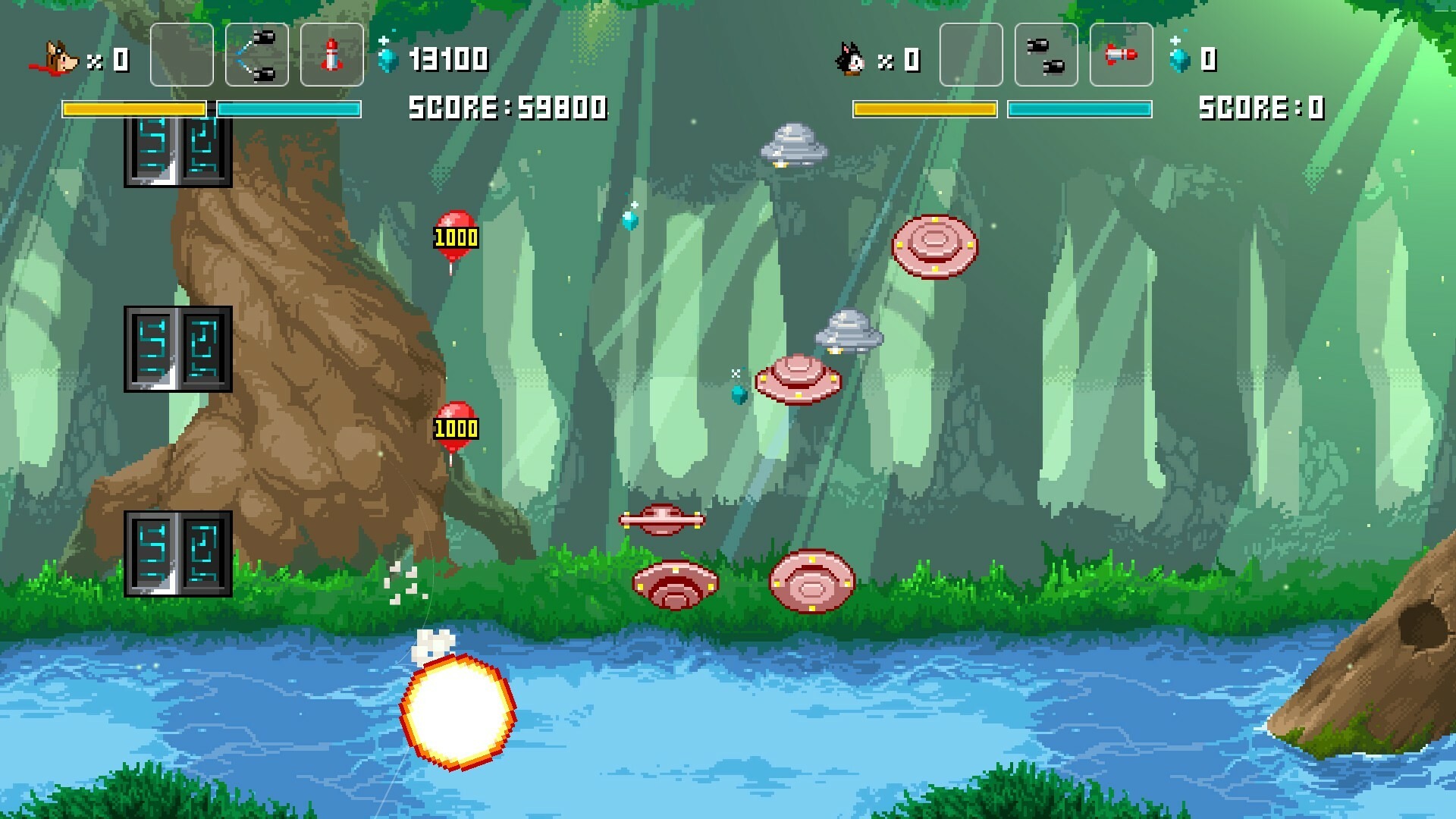Select player one's upright rocket slot
The image size is (1456, 819).
point(331,55)
